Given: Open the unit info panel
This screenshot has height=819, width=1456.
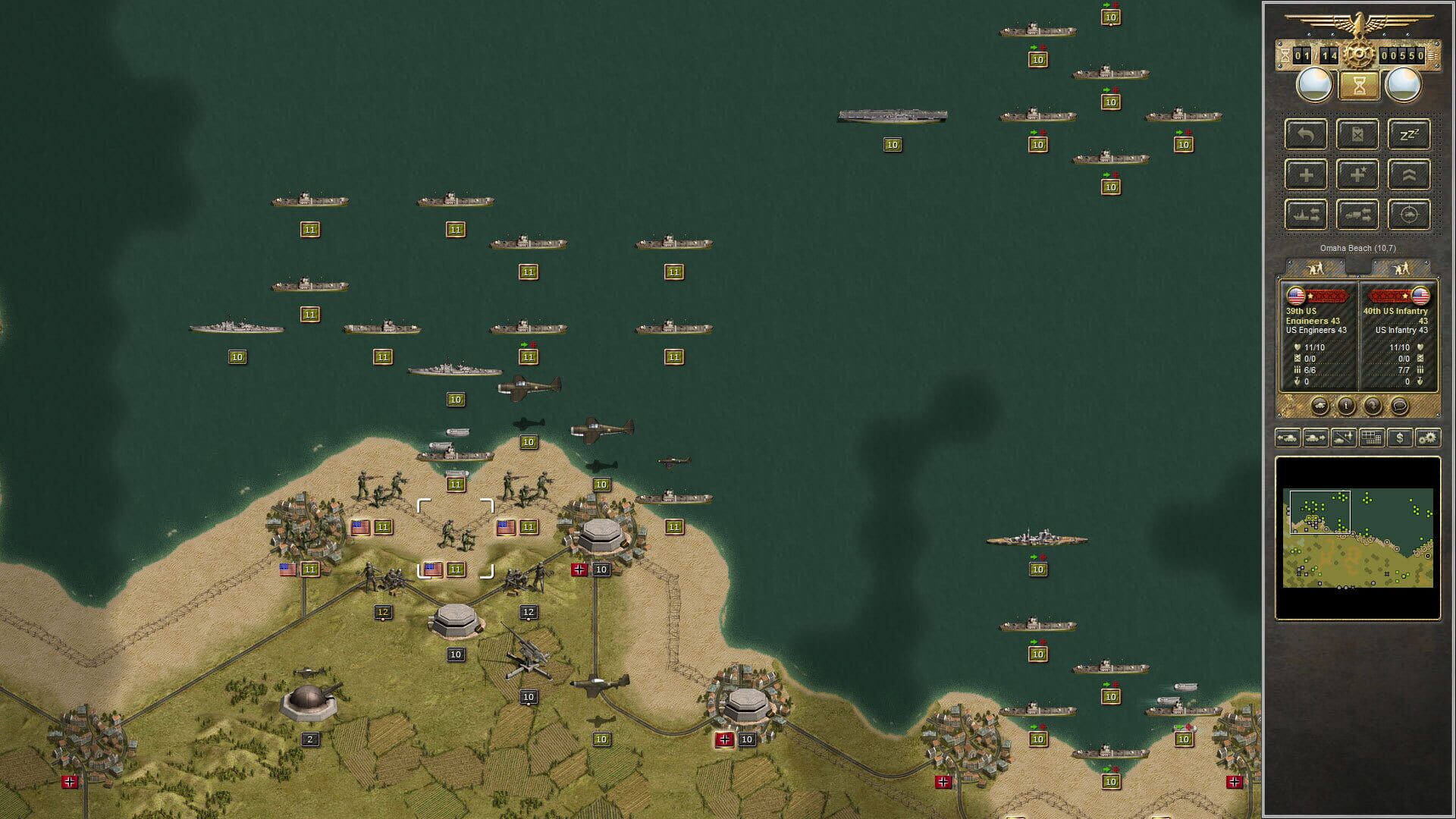Looking at the screenshot, I should click(1347, 406).
